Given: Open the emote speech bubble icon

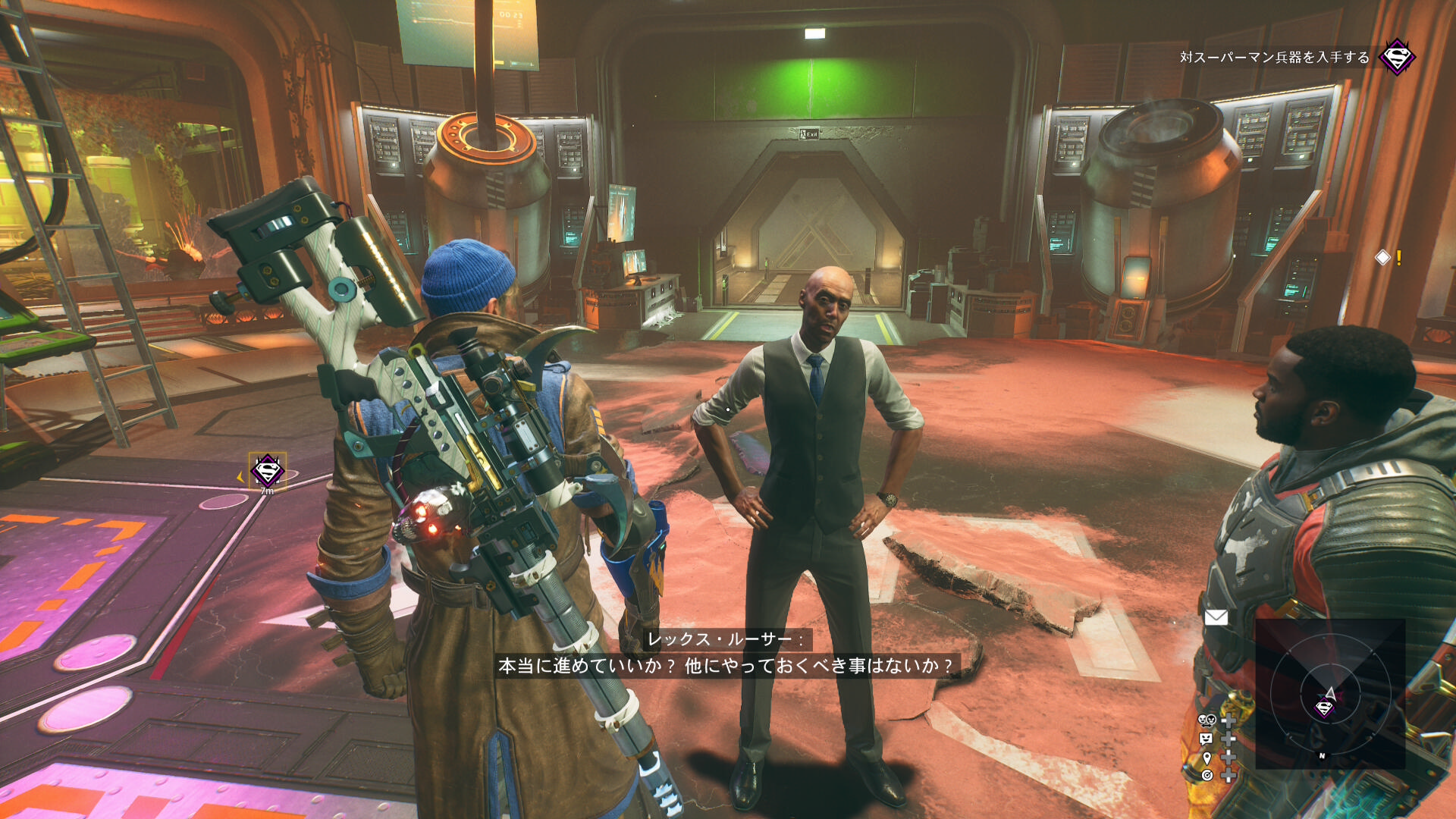Looking at the screenshot, I should coord(1206,739).
